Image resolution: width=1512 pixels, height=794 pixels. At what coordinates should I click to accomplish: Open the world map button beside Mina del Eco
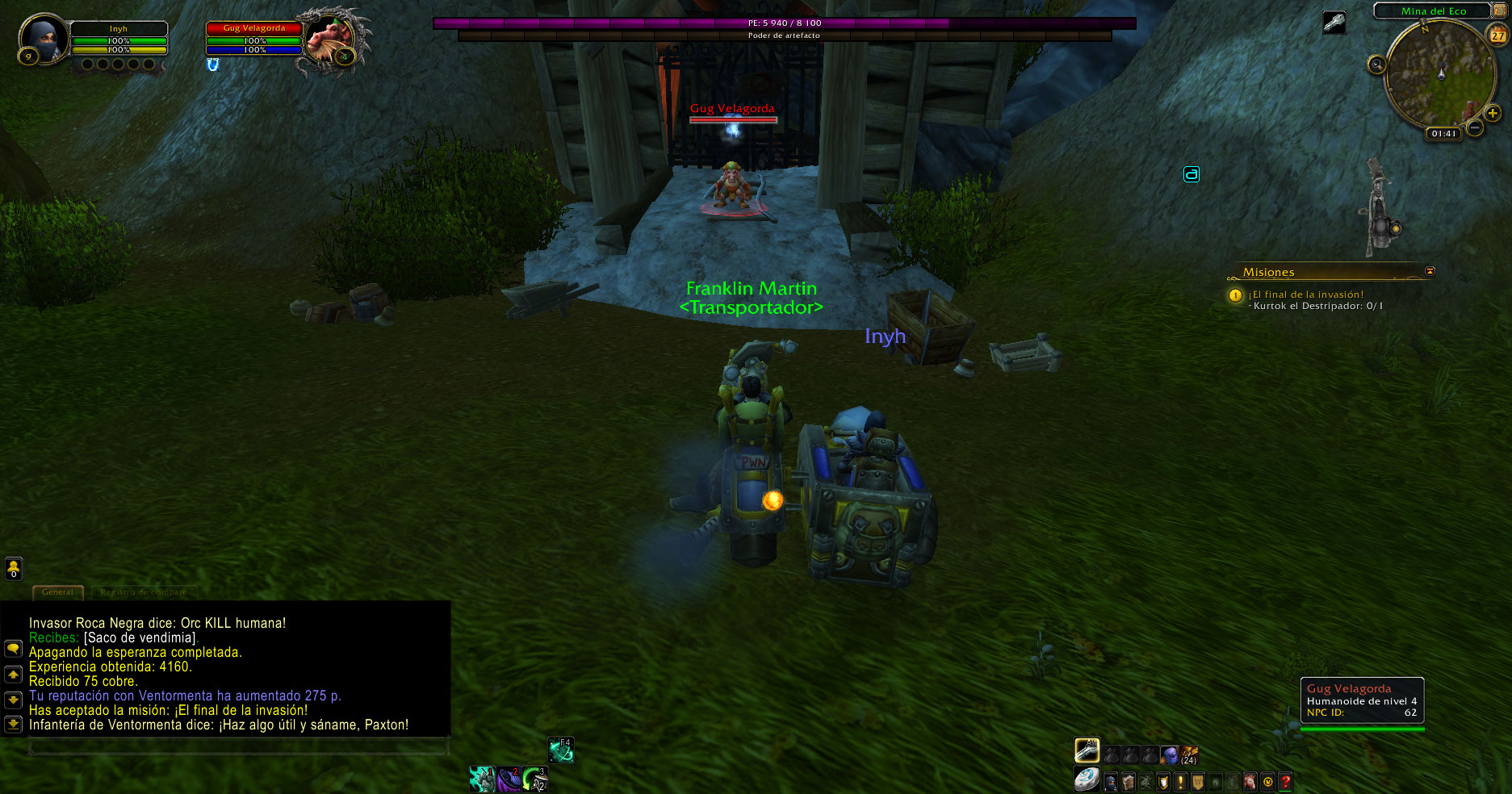click(x=1500, y=10)
